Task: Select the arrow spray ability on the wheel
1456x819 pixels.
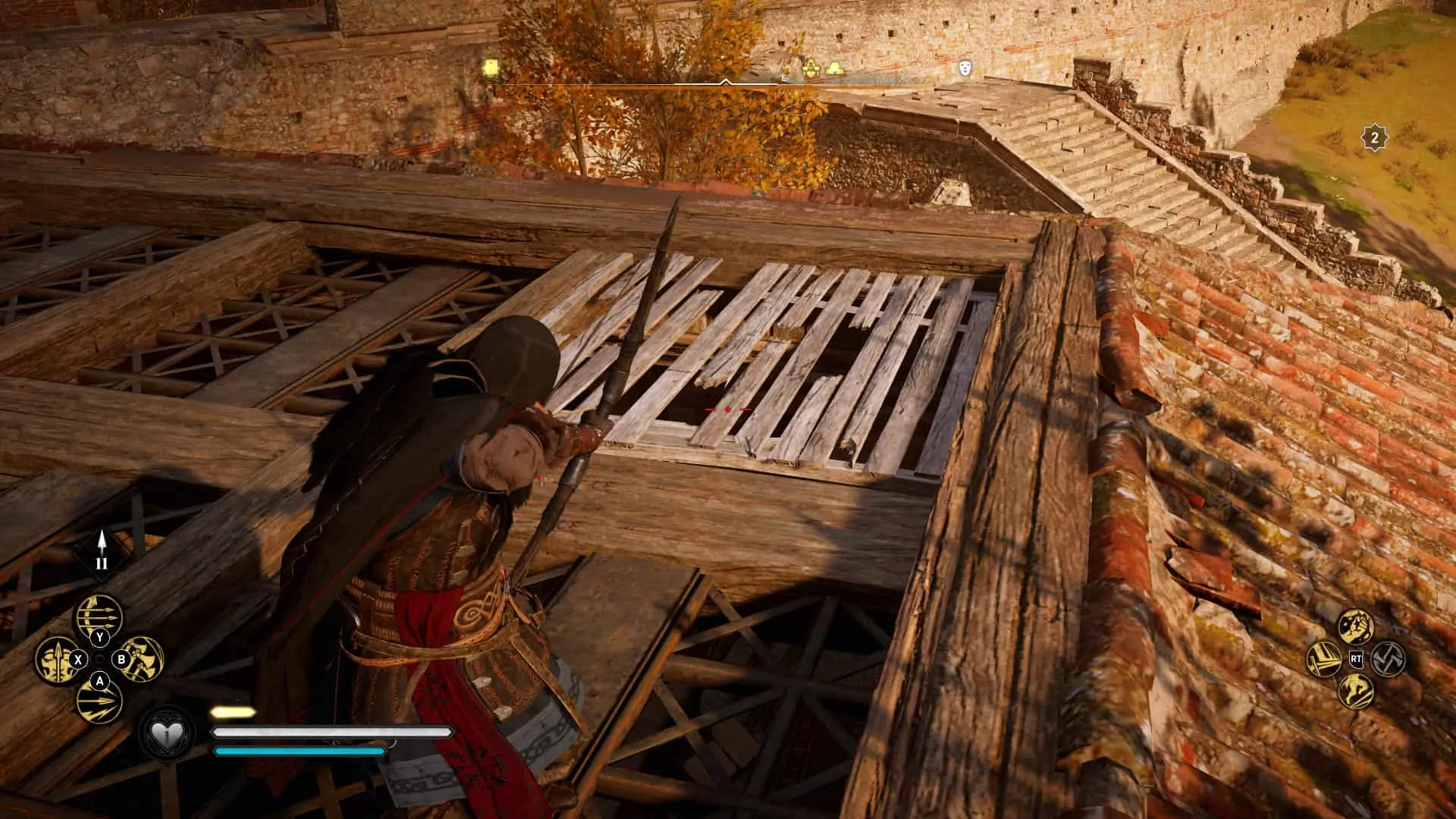Action: [x=99, y=703]
